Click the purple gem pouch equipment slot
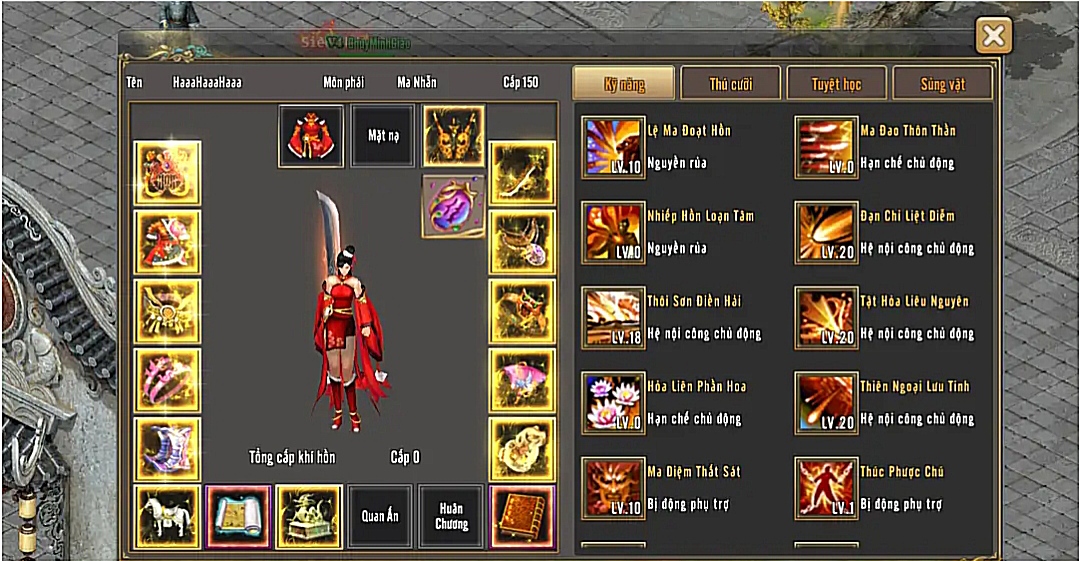This screenshot has height=561, width=1080. pyautogui.click(x=453, y=206)
